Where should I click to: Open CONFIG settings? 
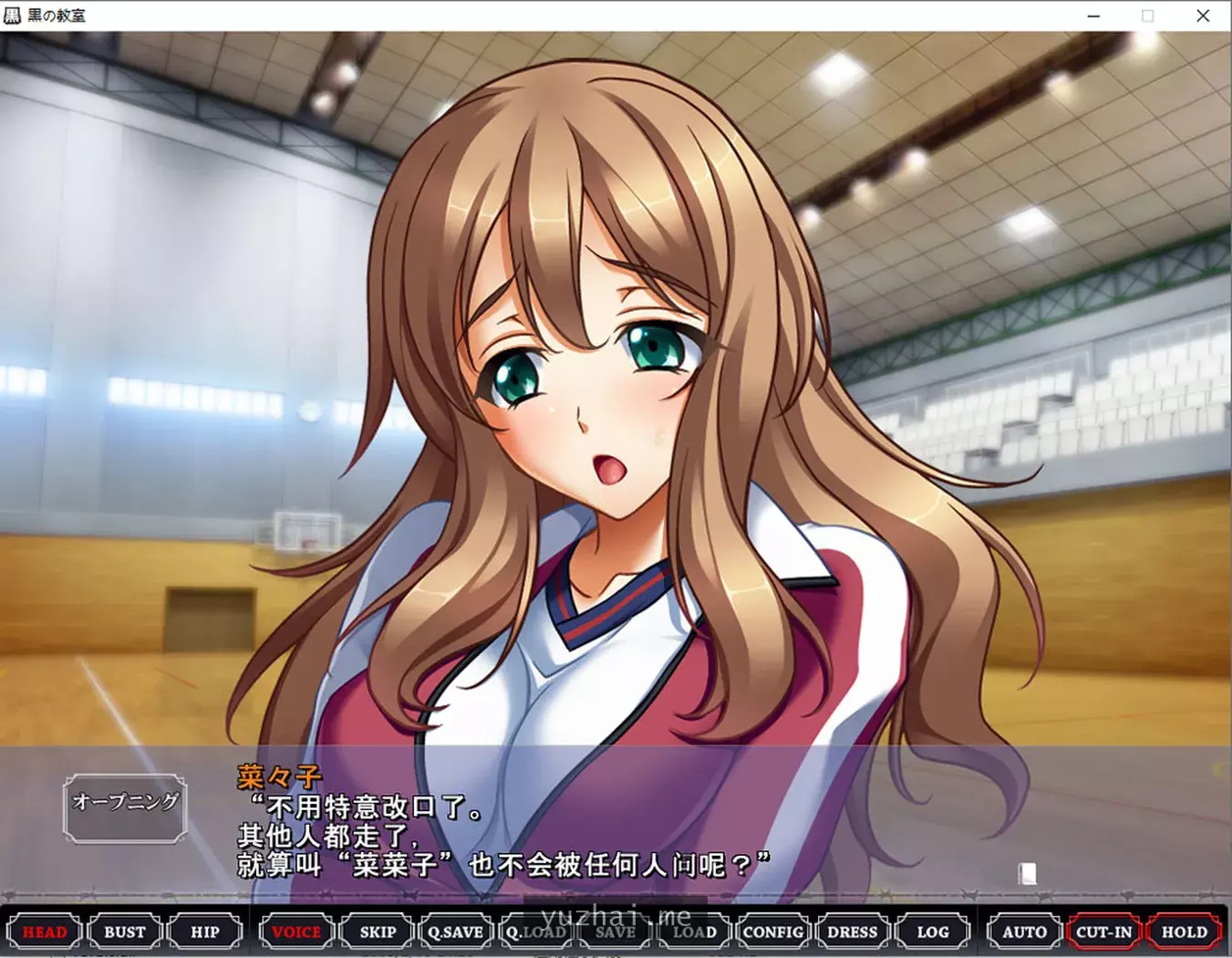773,932
